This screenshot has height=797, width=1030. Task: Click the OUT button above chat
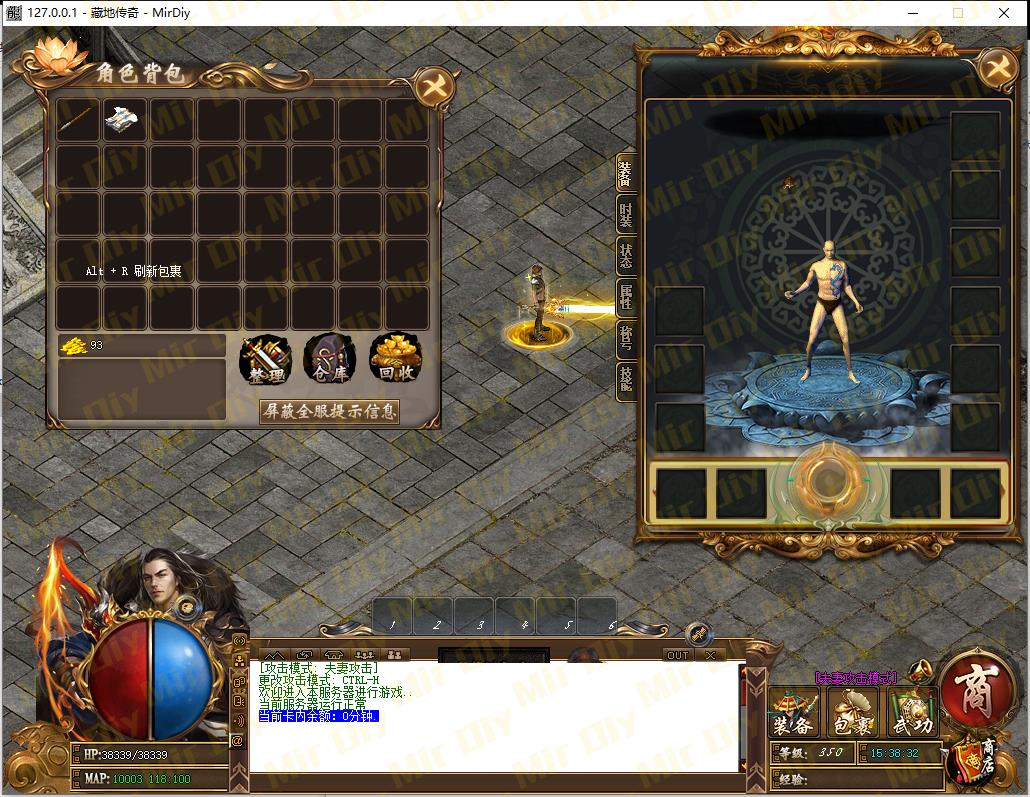(678, 655)
